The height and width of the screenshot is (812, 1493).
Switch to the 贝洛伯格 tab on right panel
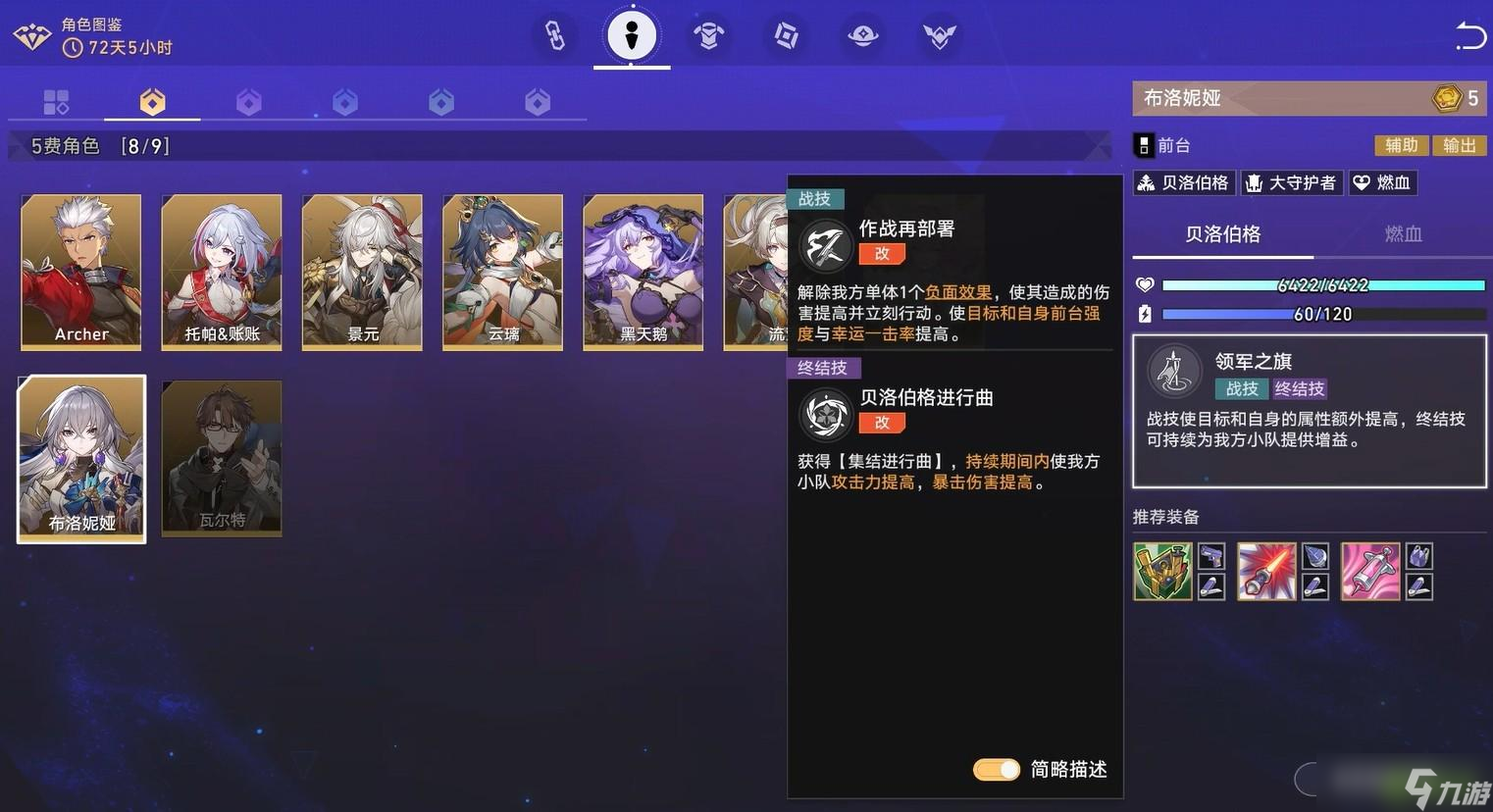(x=1222, y=234)
